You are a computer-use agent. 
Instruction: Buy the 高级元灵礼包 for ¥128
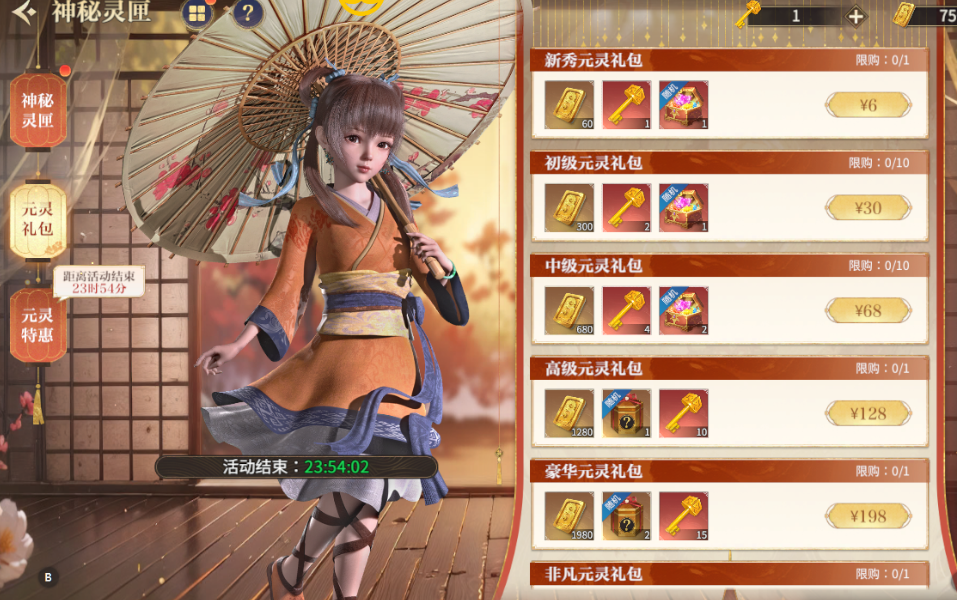coord(868,413)
